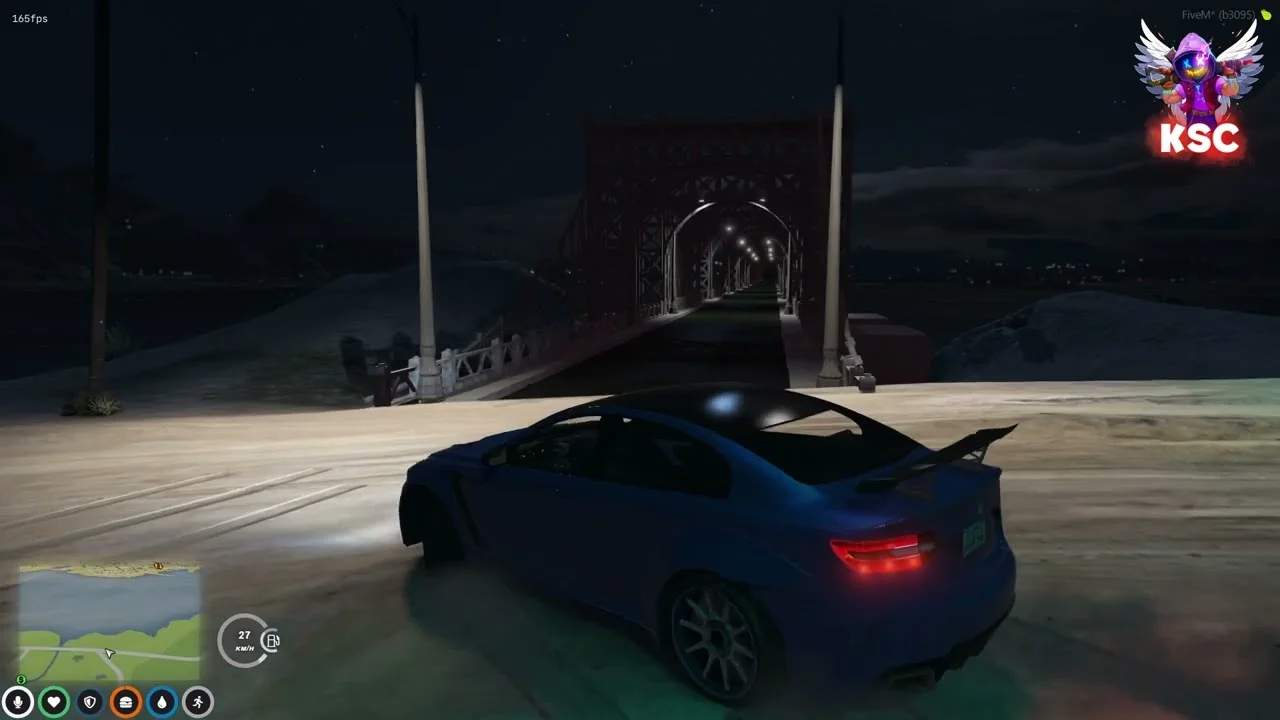The width and height of the screenshot is (1280, 720).
Task: Click the green dollar marker below the minimap
Action: coord(22,680)
